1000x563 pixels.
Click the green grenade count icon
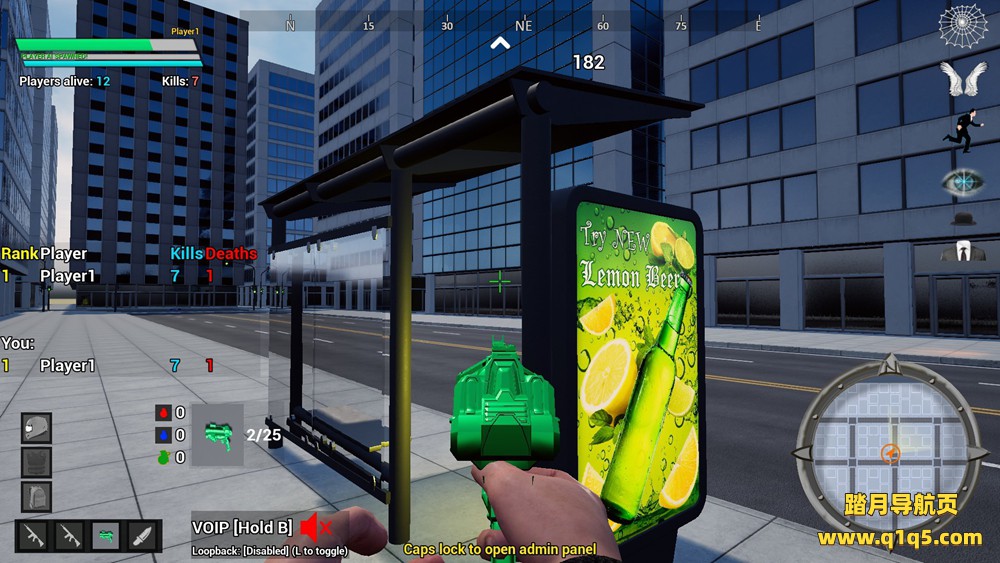164,457
